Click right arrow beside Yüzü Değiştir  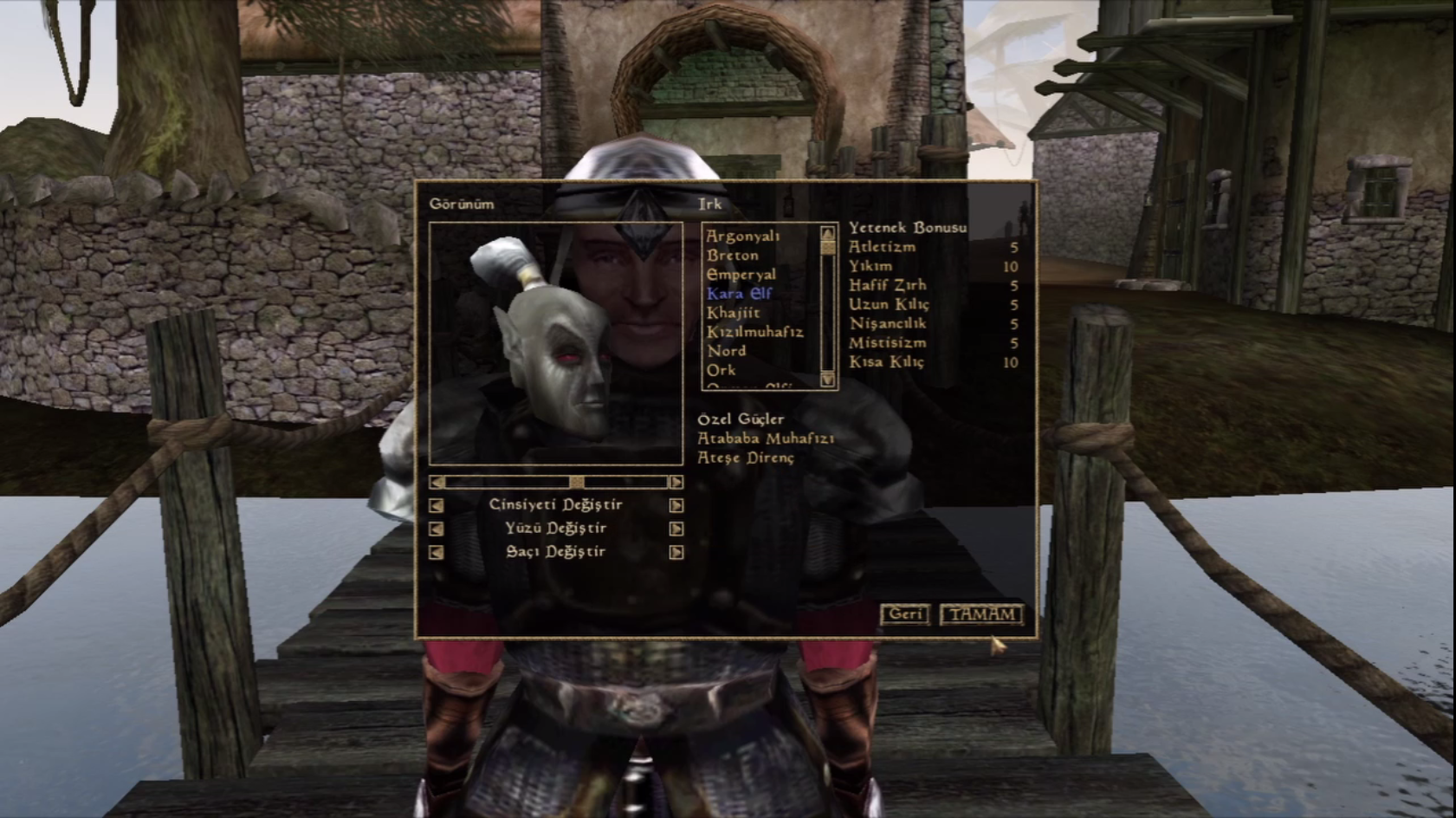(x=676, y=529)
